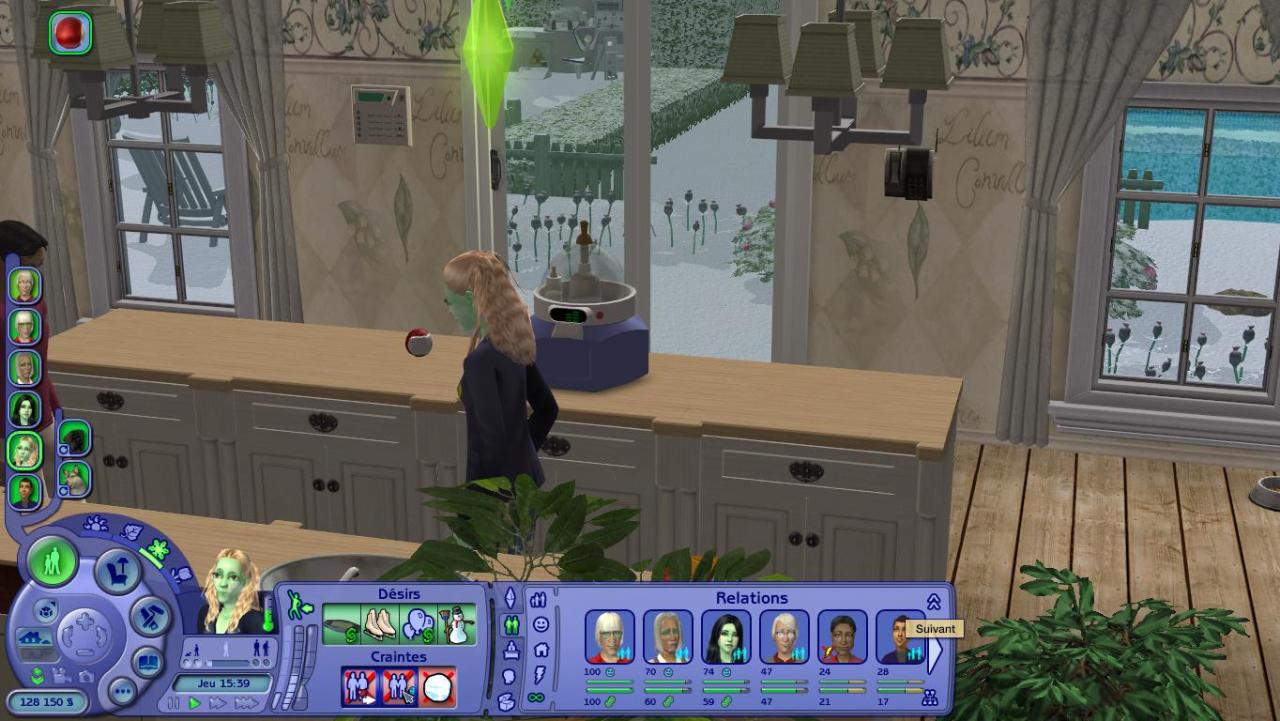This screenshot has width=1280, height=721.
Task: Select the snowman desire
Action: (x=459, y=625)
